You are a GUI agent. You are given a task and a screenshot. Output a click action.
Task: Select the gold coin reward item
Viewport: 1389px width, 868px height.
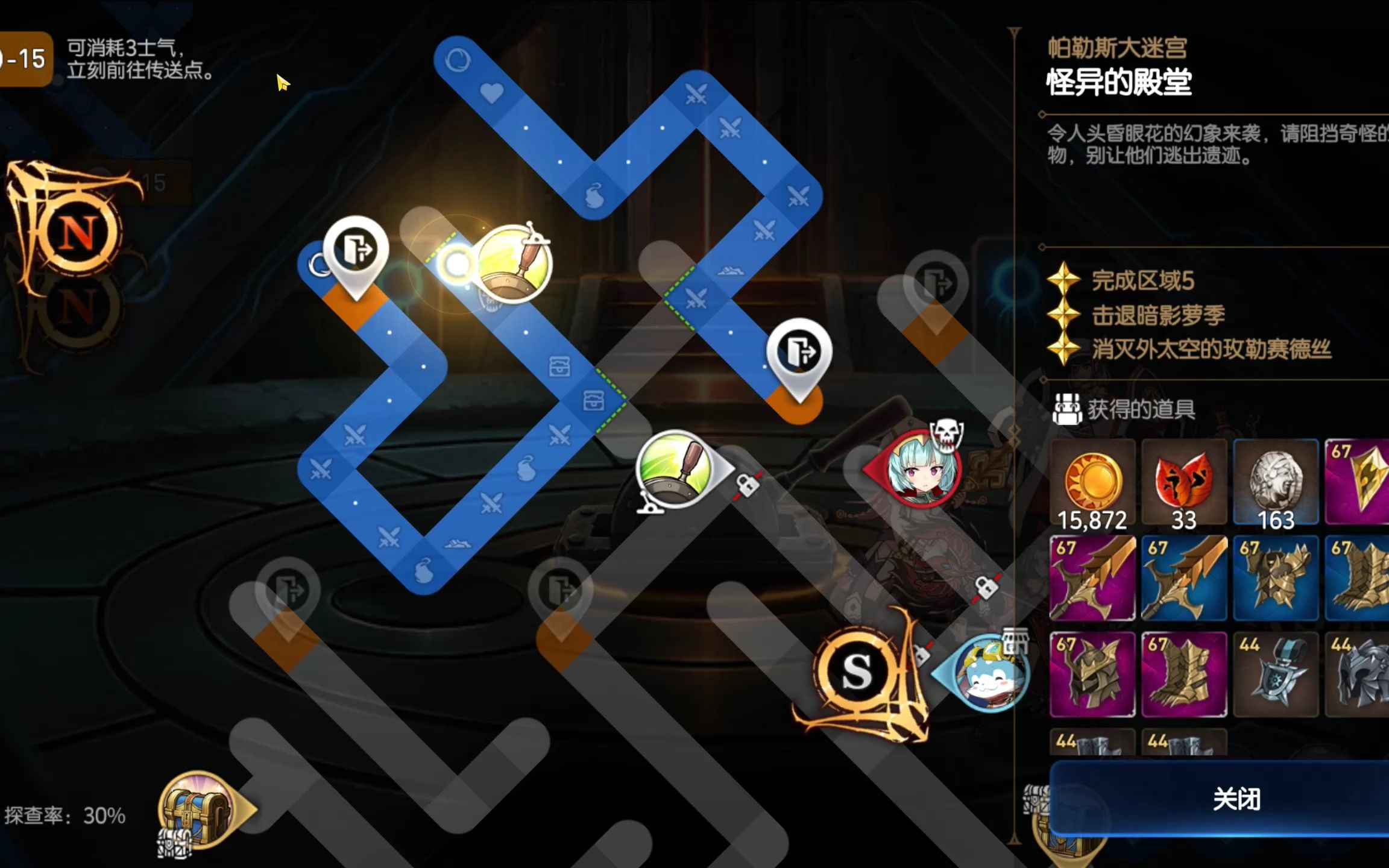(x=1092, y=483)
